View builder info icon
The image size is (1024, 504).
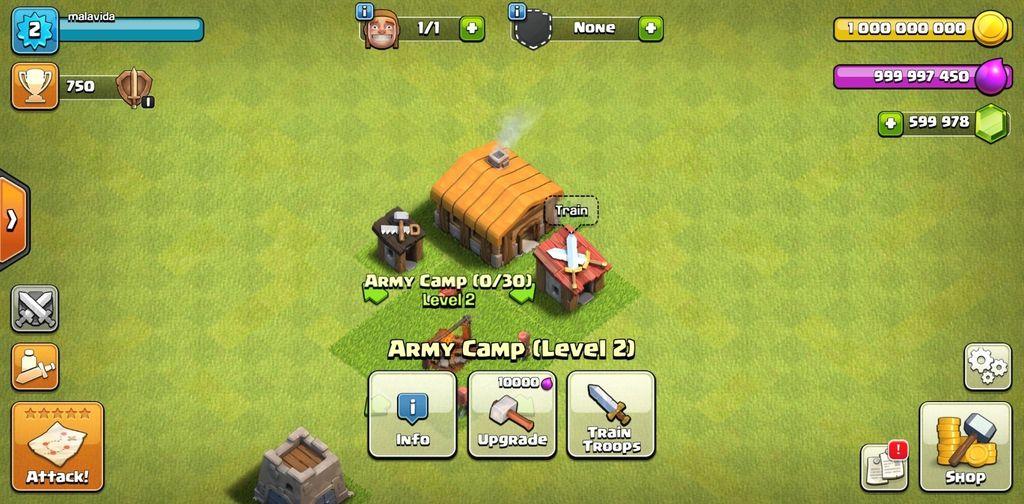tap(365, 12)
